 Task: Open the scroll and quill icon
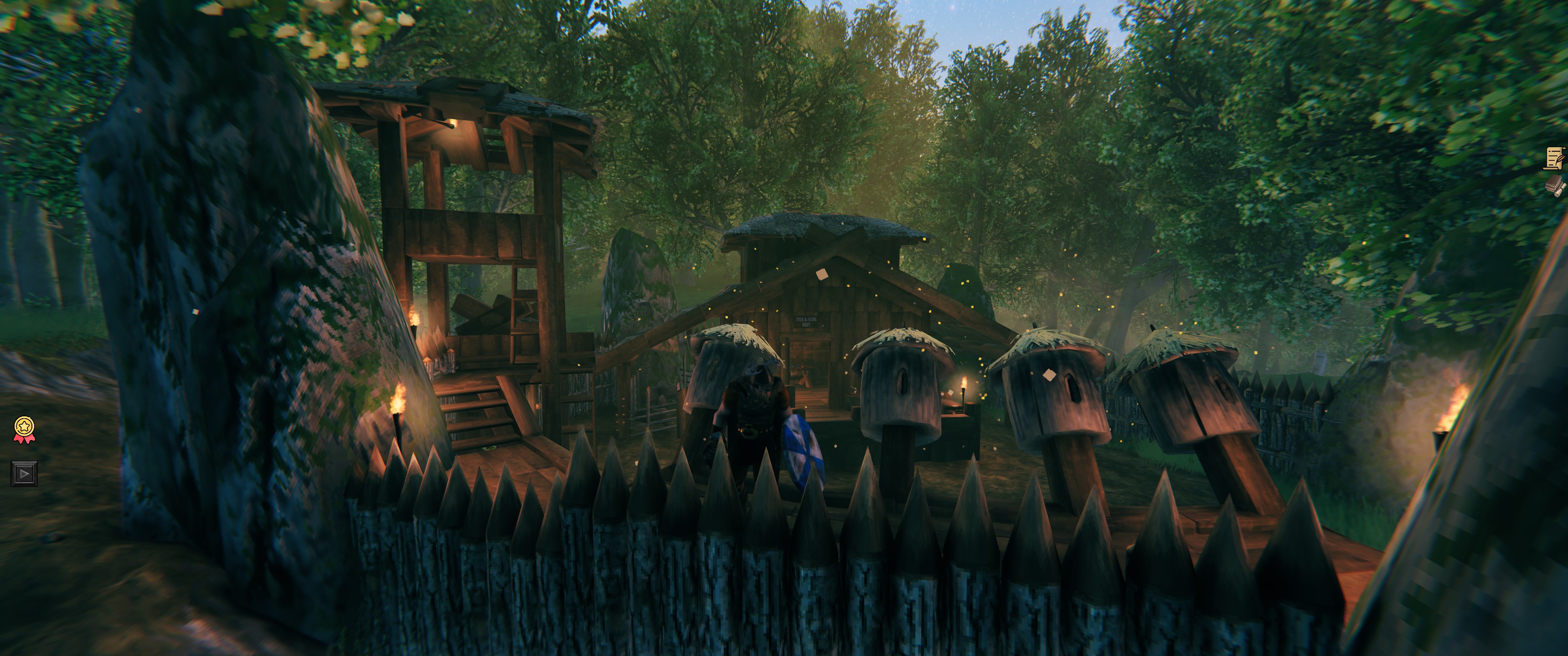tap(1555, 158)
